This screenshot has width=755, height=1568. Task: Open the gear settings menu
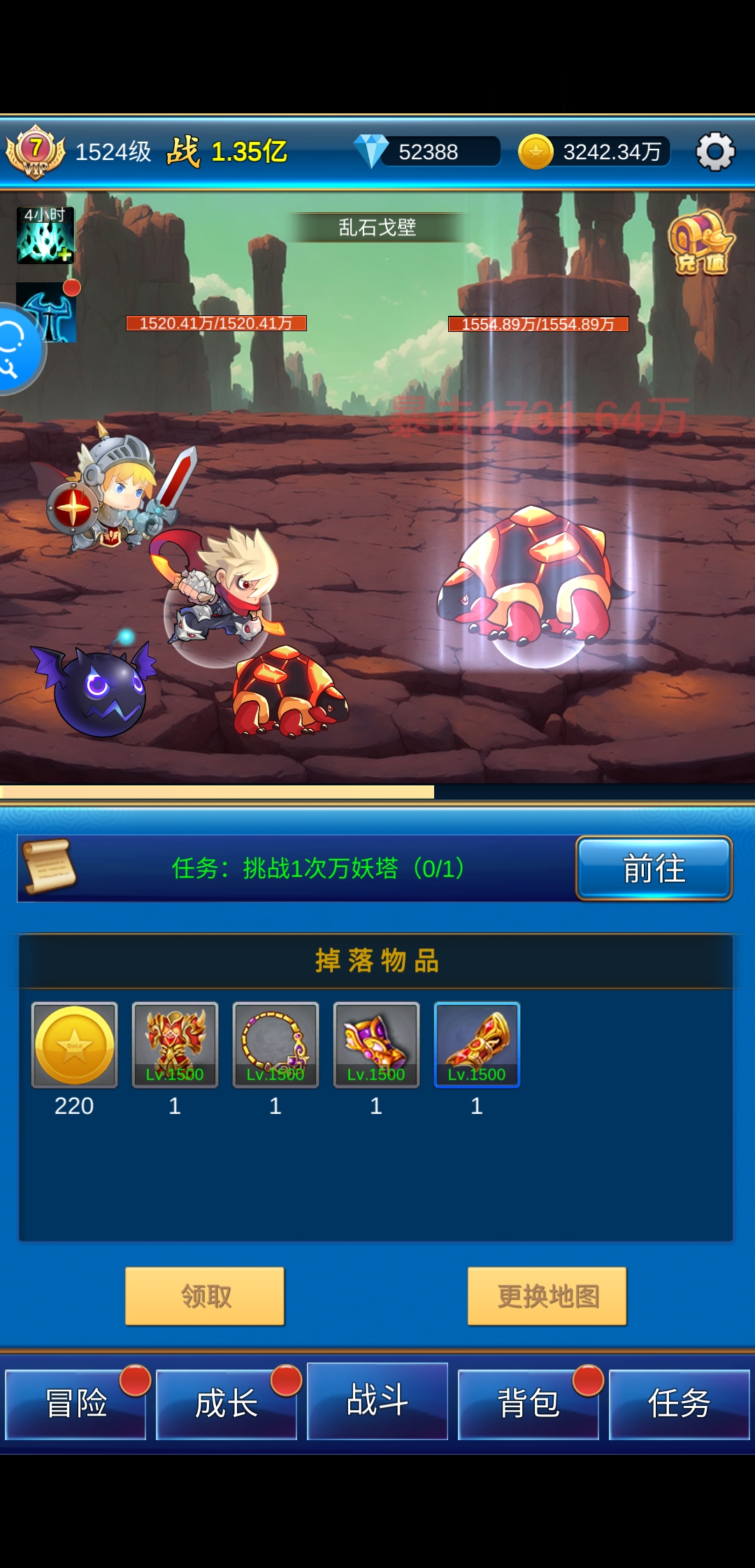[715, 151]
